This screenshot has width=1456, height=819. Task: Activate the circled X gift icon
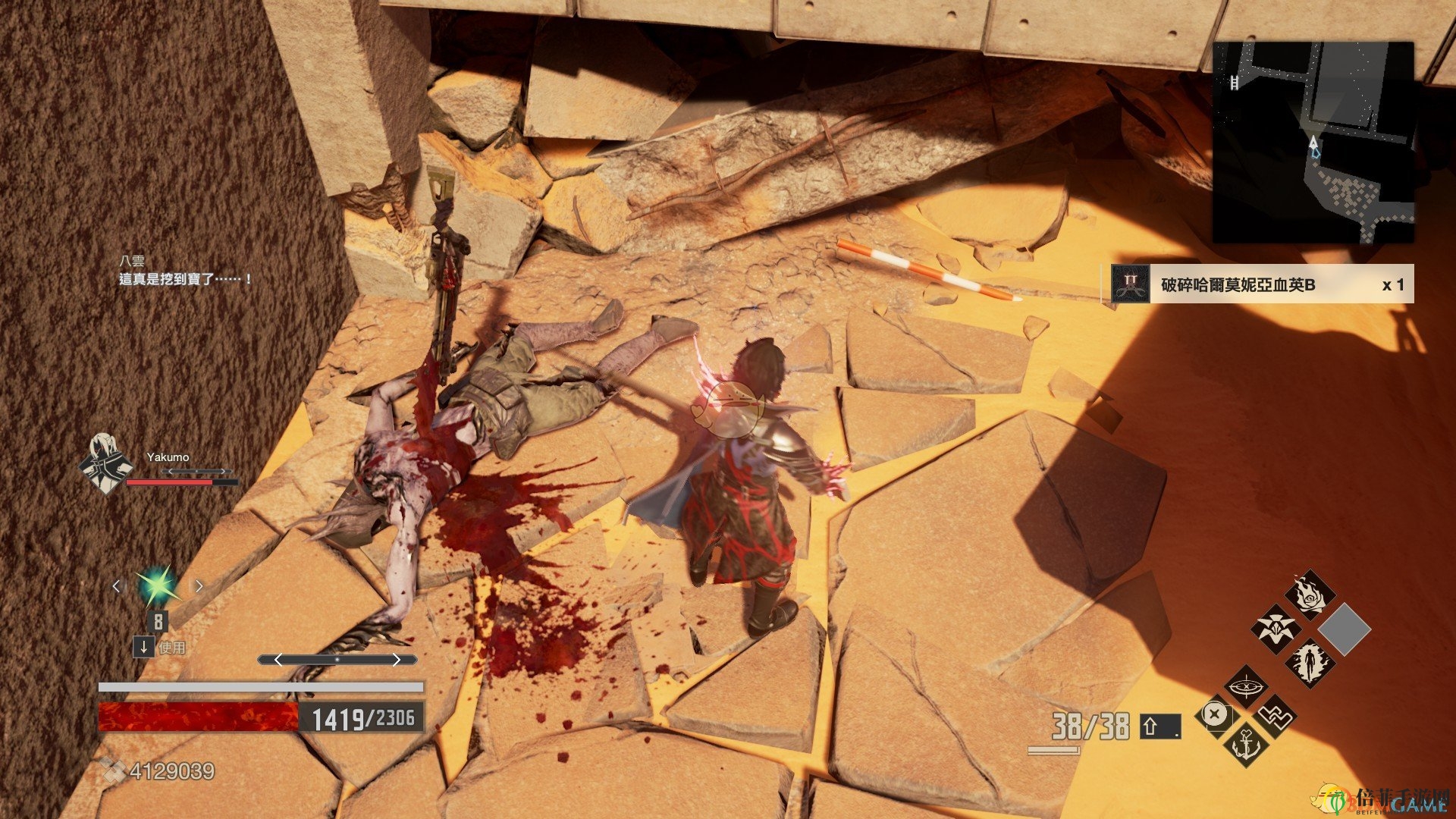pos(1215,715)
